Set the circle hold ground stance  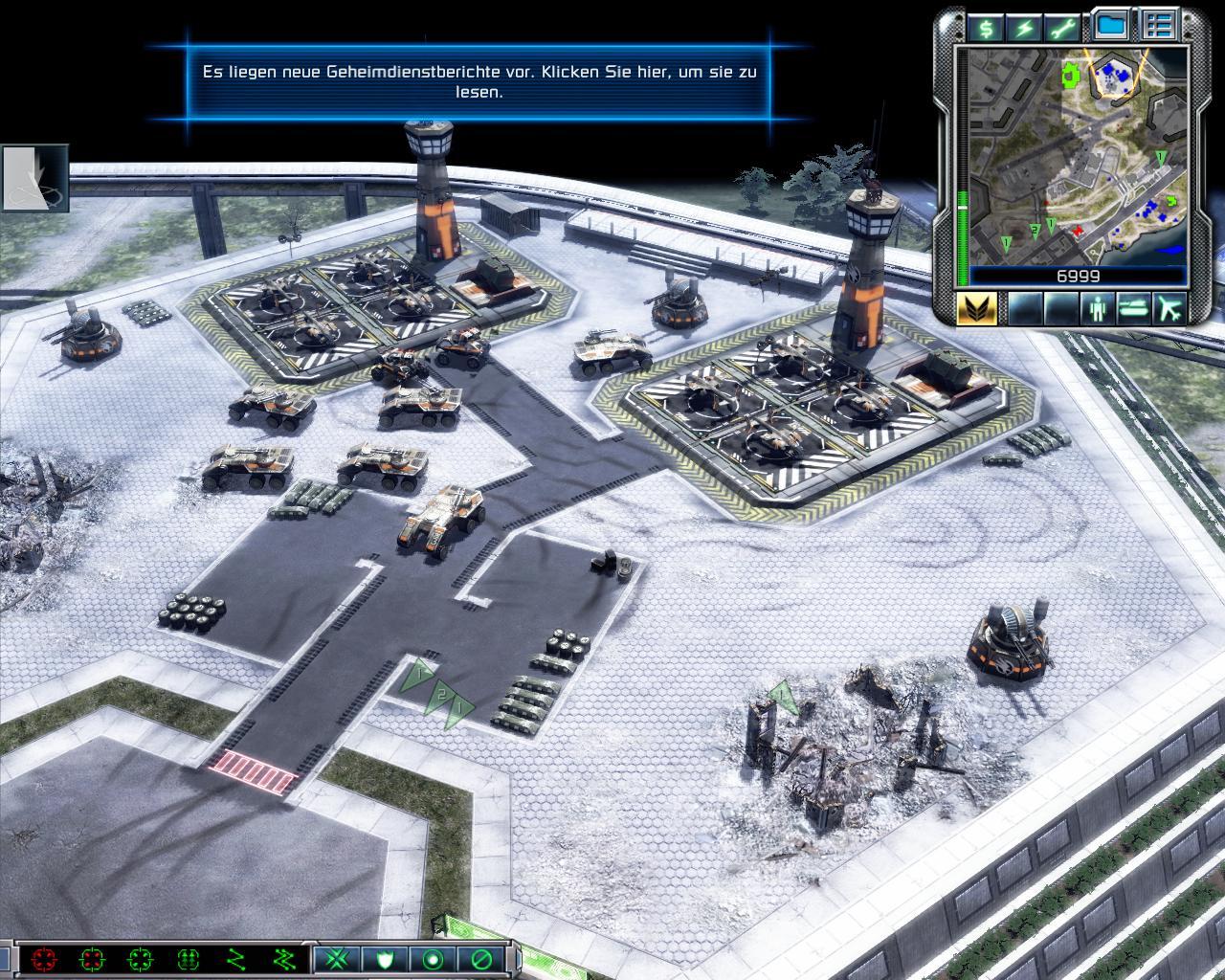tap(434, 959)
